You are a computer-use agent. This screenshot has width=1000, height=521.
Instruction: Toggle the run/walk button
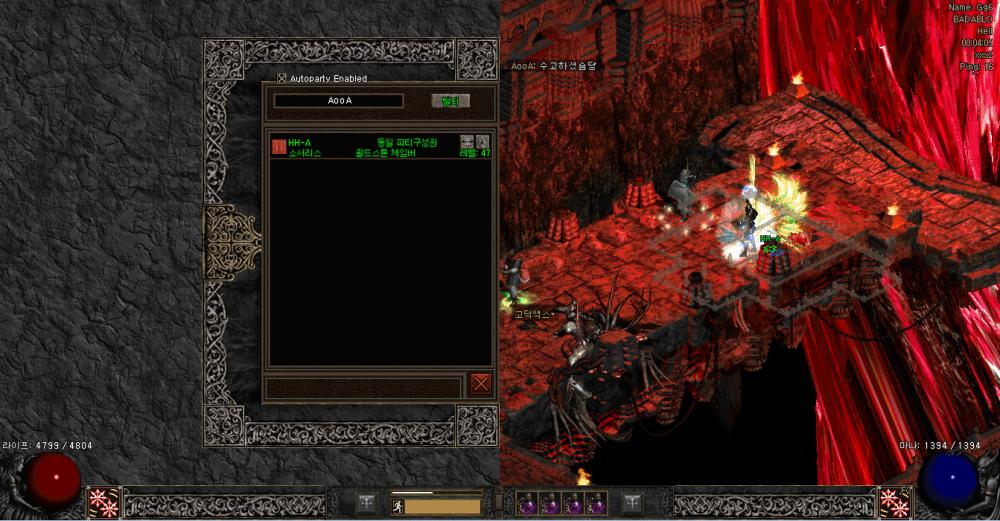(x=396, y=507)
